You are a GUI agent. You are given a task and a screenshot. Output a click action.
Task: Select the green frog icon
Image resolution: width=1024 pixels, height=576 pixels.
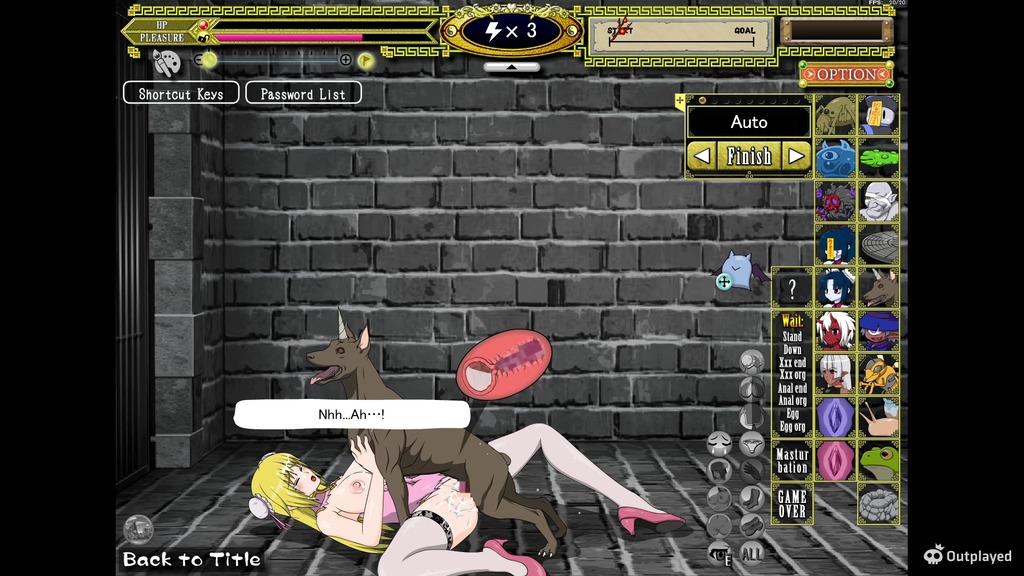point(880,461)
